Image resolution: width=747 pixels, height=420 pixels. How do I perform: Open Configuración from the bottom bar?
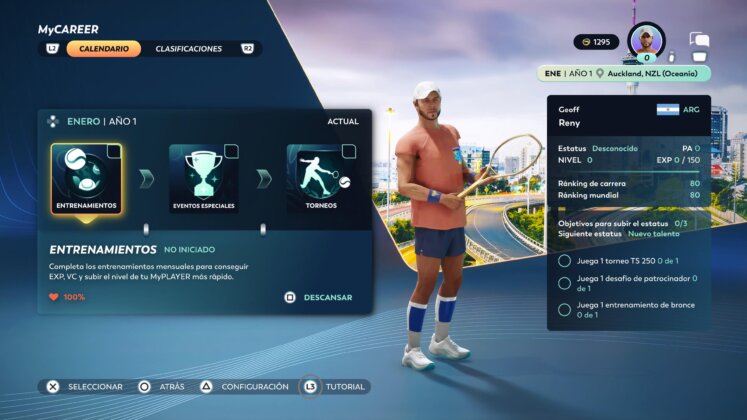coord(244,386)
